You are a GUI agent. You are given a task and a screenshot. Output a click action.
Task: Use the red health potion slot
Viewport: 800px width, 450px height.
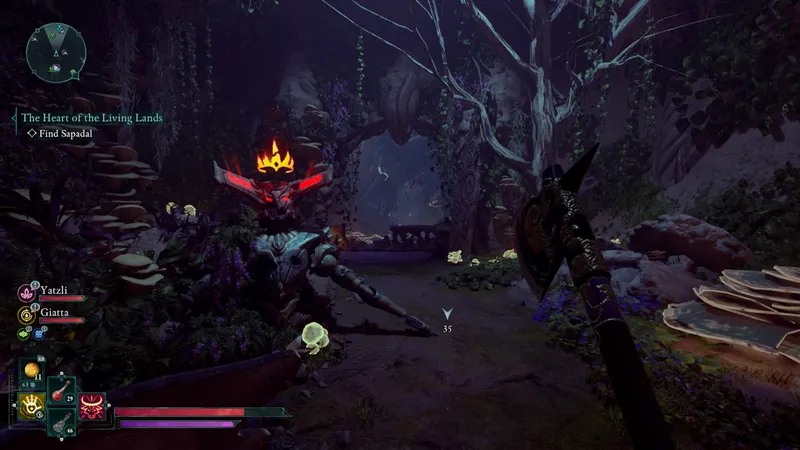pos(61,388)
